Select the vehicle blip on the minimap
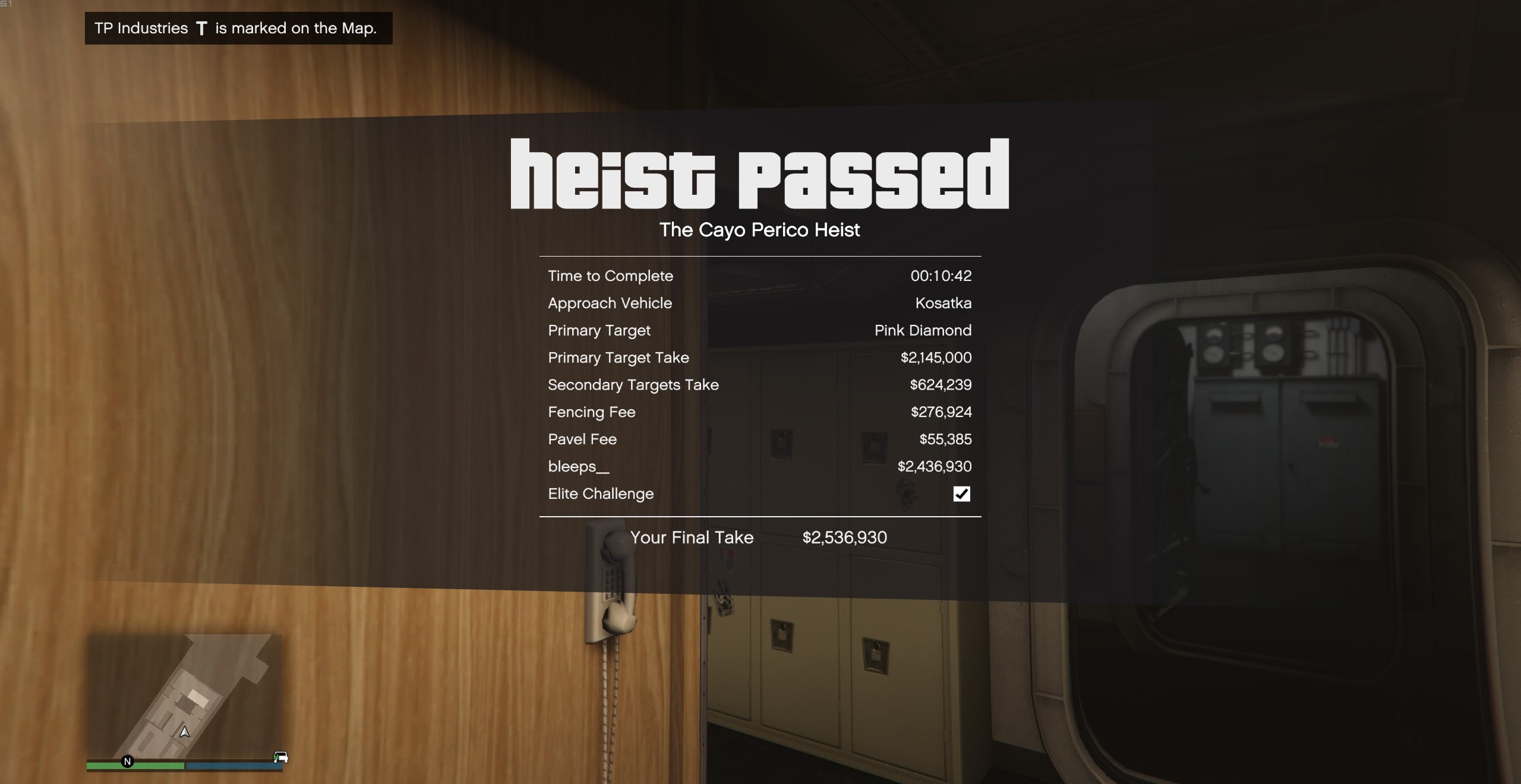 tap(280, 757)
